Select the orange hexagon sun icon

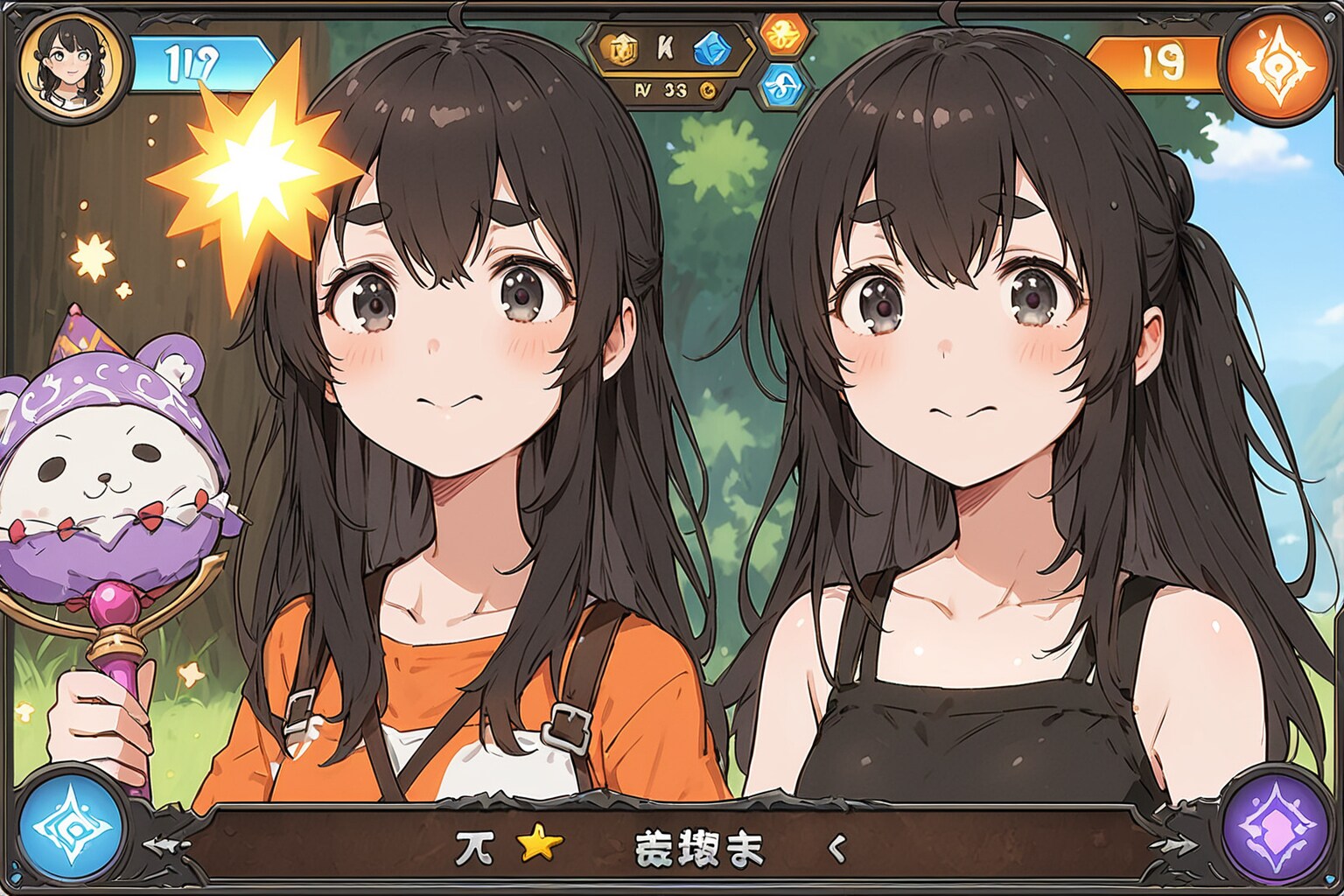point(782,35)
